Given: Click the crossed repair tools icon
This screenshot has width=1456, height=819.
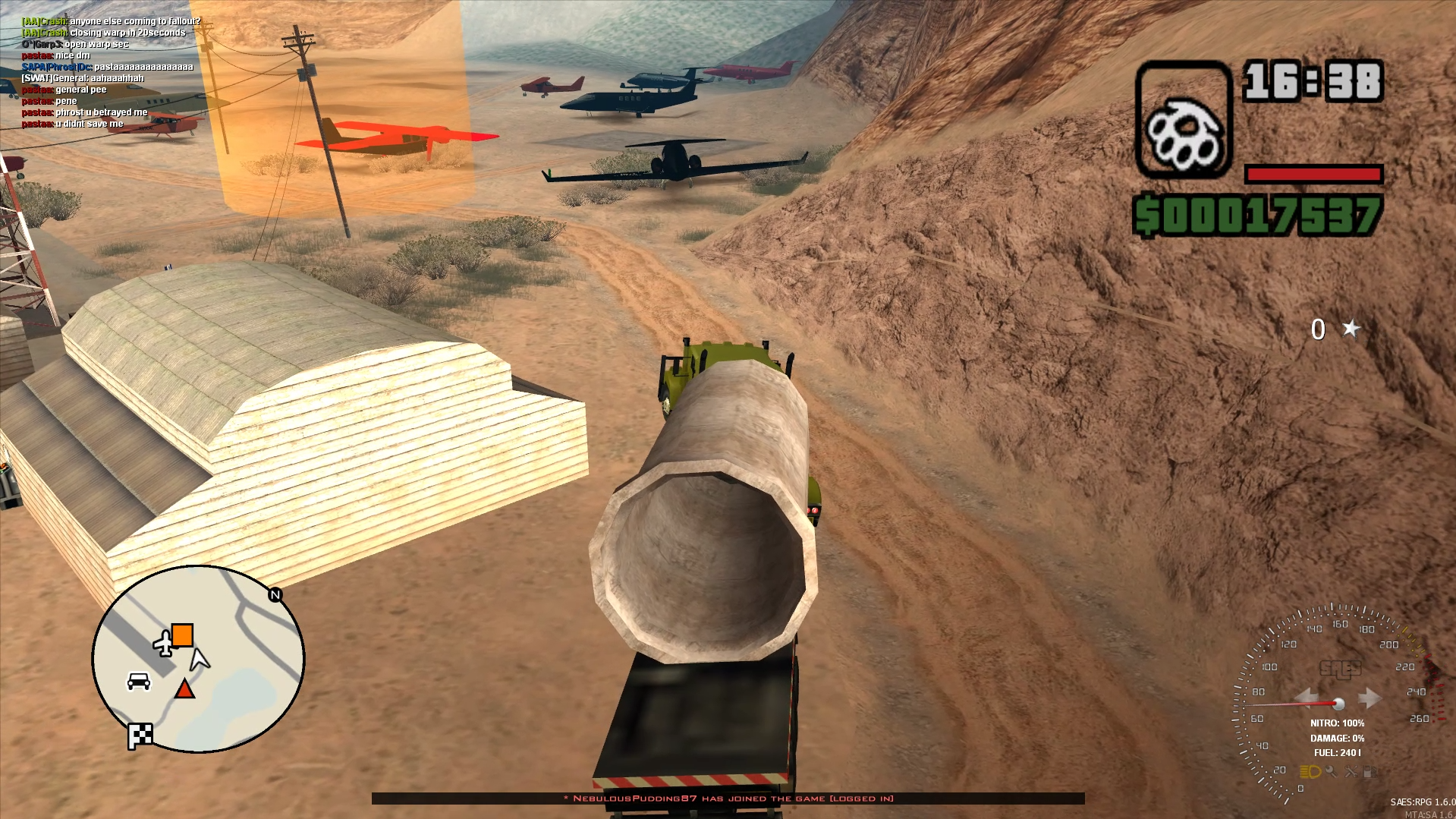Looking at the screenshot, I should point(1353,773).
